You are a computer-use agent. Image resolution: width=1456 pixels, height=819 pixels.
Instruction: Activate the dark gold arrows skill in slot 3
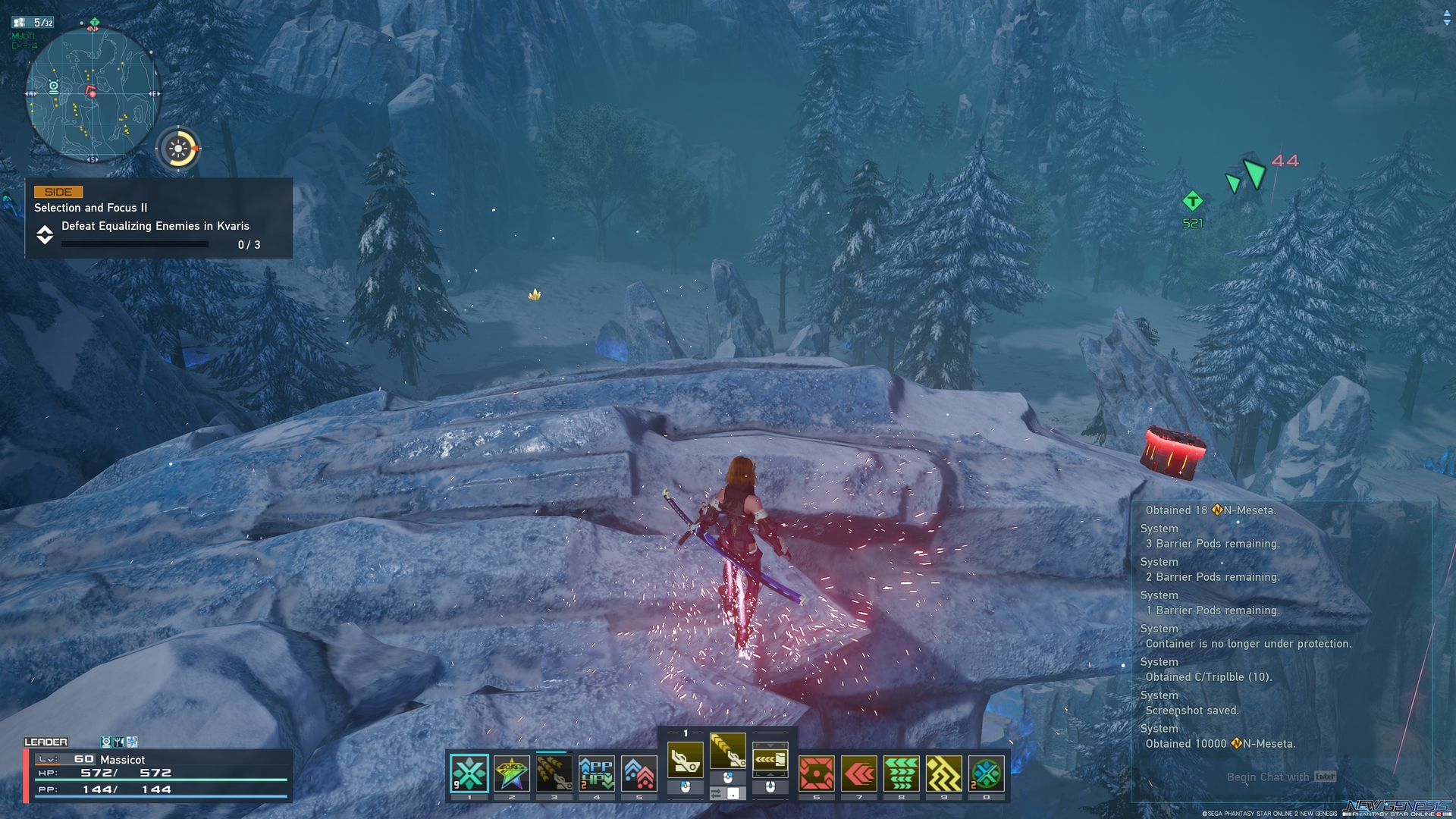[x=554, y=773]
